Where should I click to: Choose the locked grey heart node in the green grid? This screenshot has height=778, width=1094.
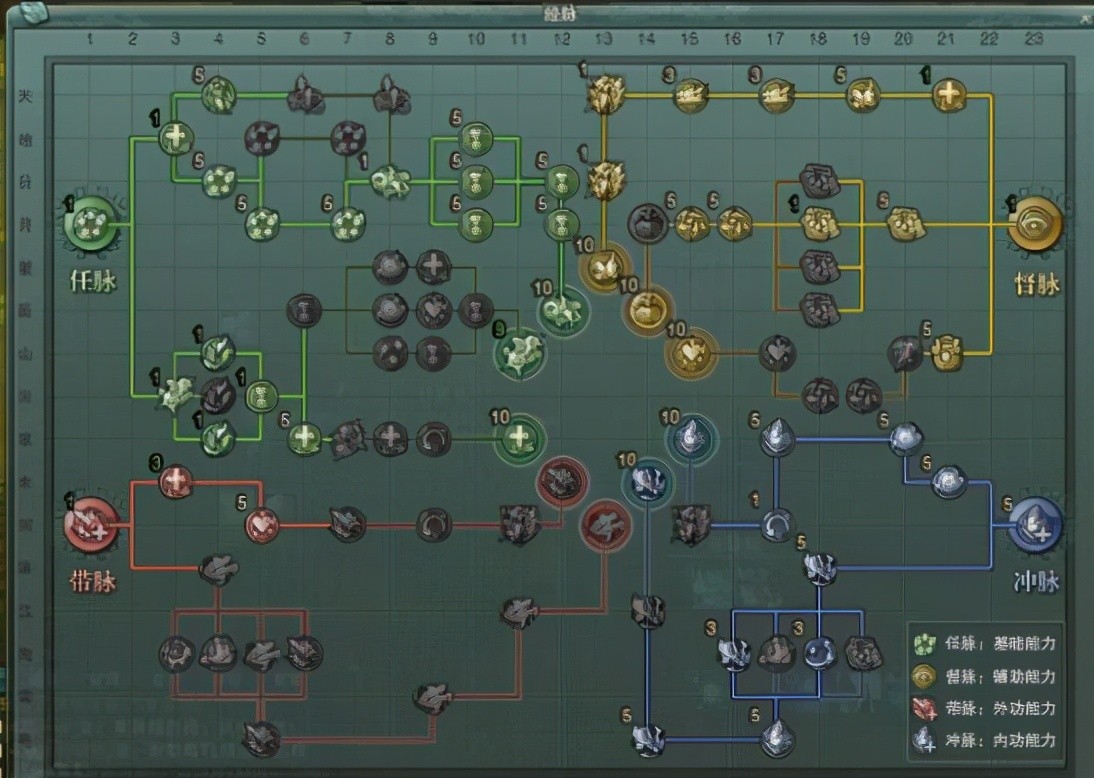tap(432, 309)
